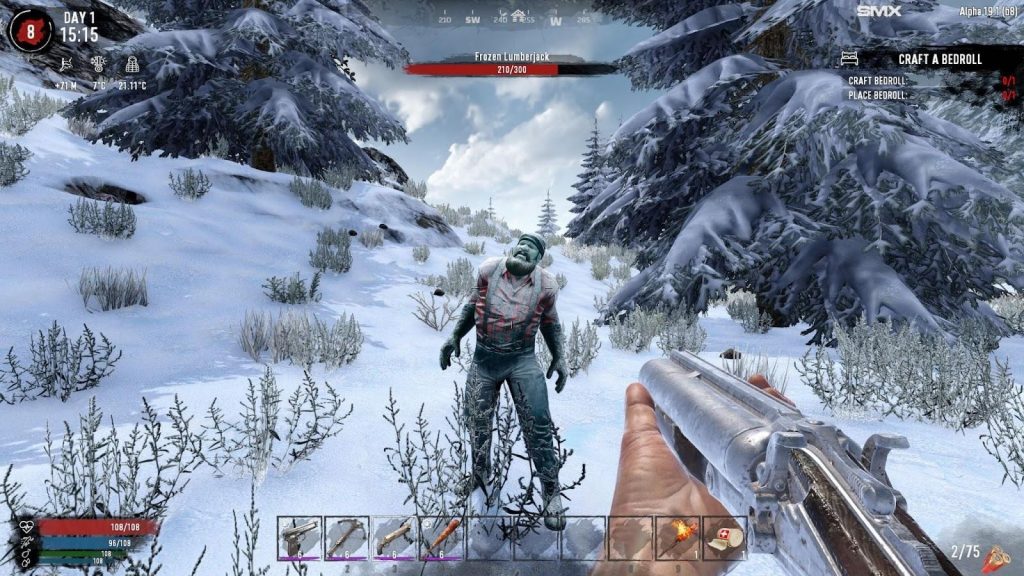1024x576 pixels.
Task: Equip the wooden club hotbar slot
Action: tap(441, 538)
